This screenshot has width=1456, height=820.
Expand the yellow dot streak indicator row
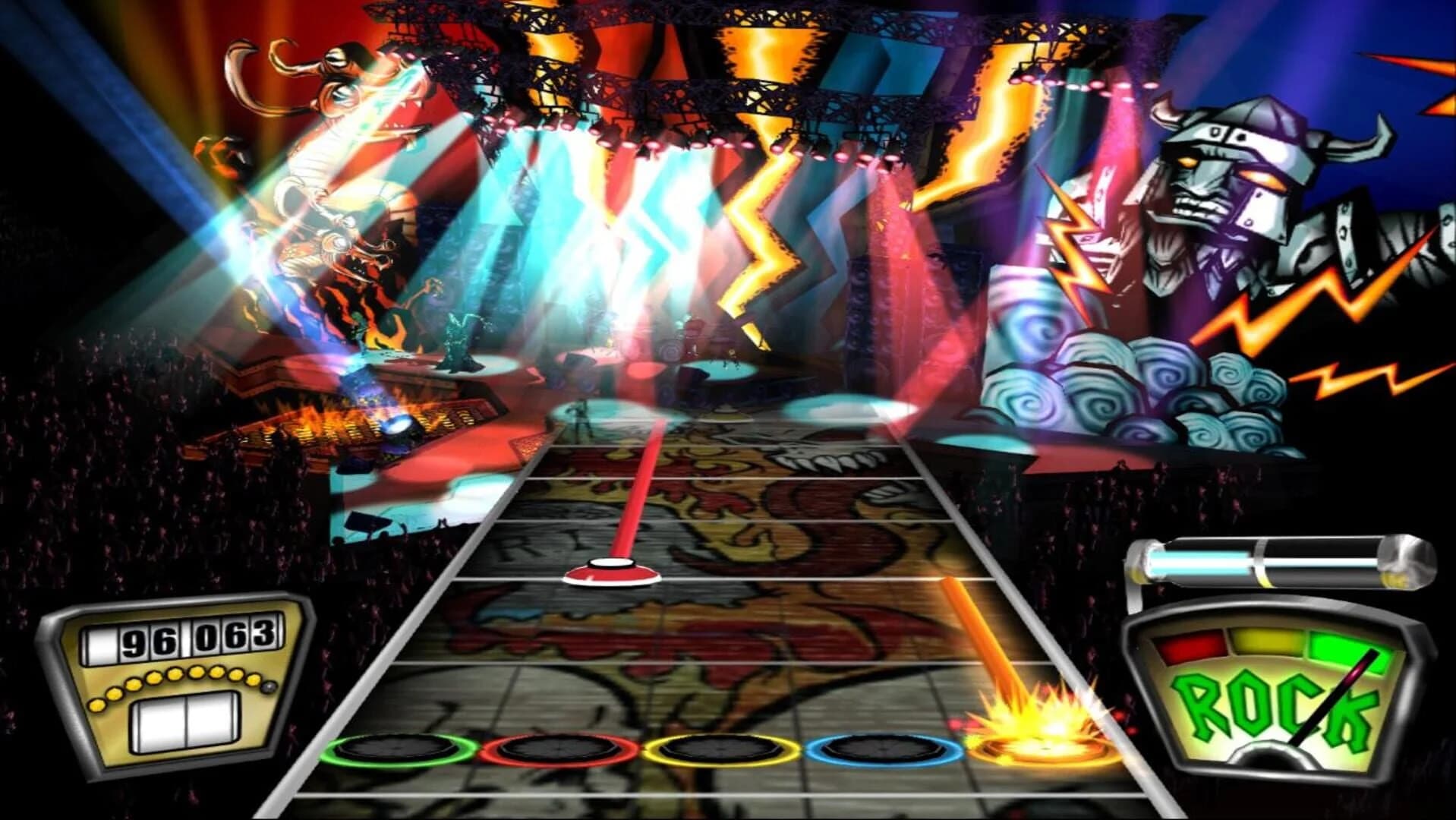pos(181,680)
